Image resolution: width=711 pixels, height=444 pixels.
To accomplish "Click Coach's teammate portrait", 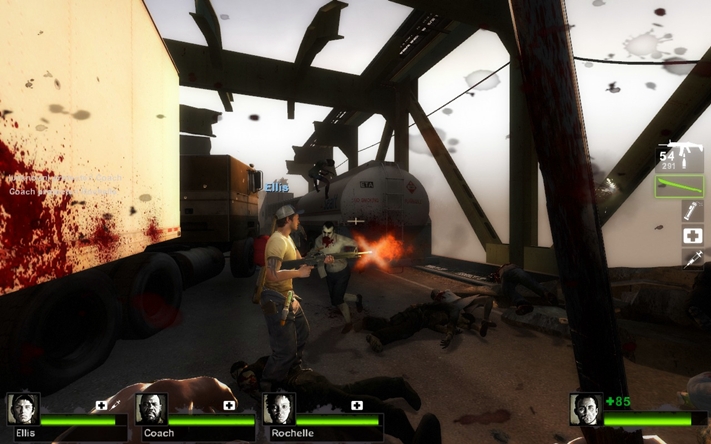I will click(151, 409).
